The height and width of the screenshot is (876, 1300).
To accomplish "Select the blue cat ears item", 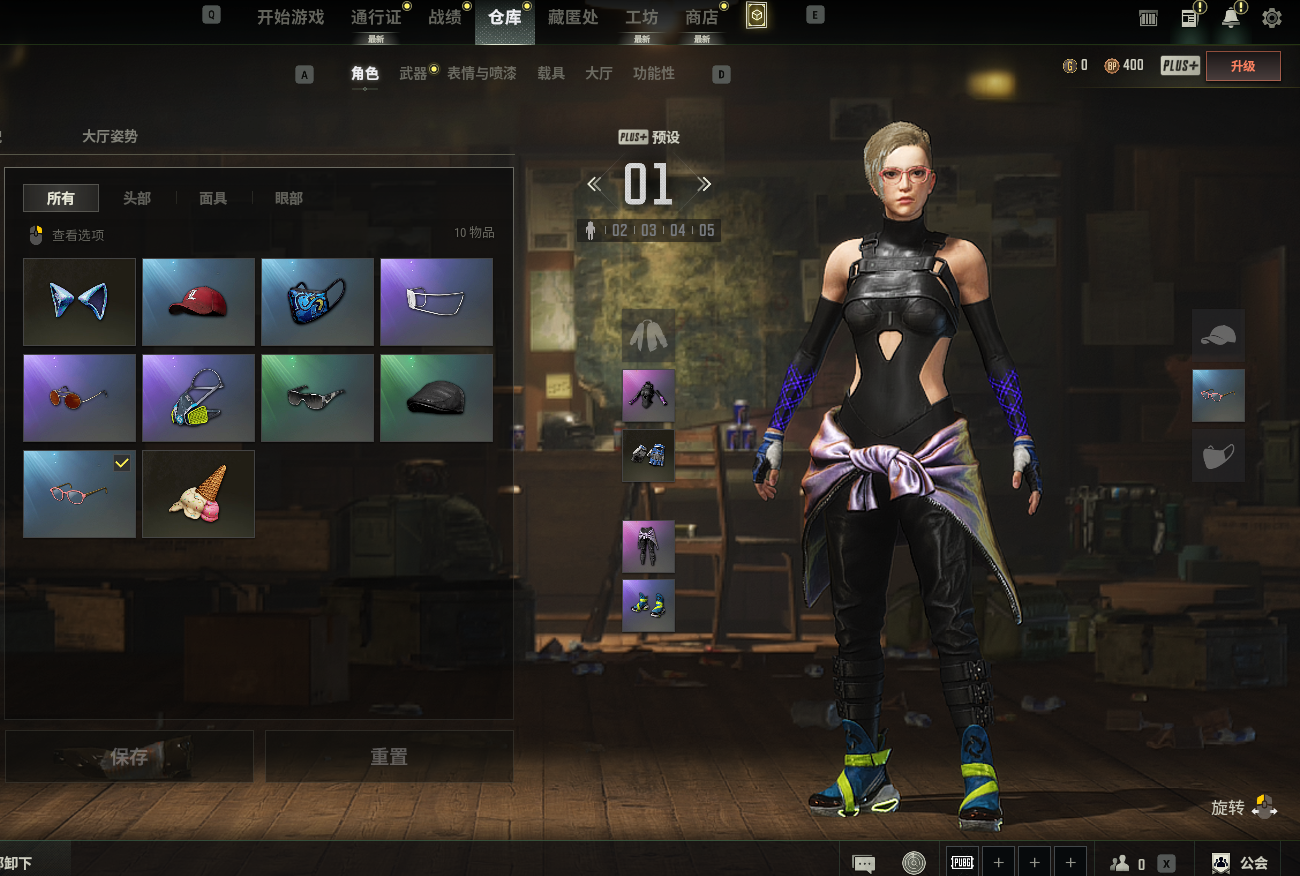I will click(x=79, y=302).
